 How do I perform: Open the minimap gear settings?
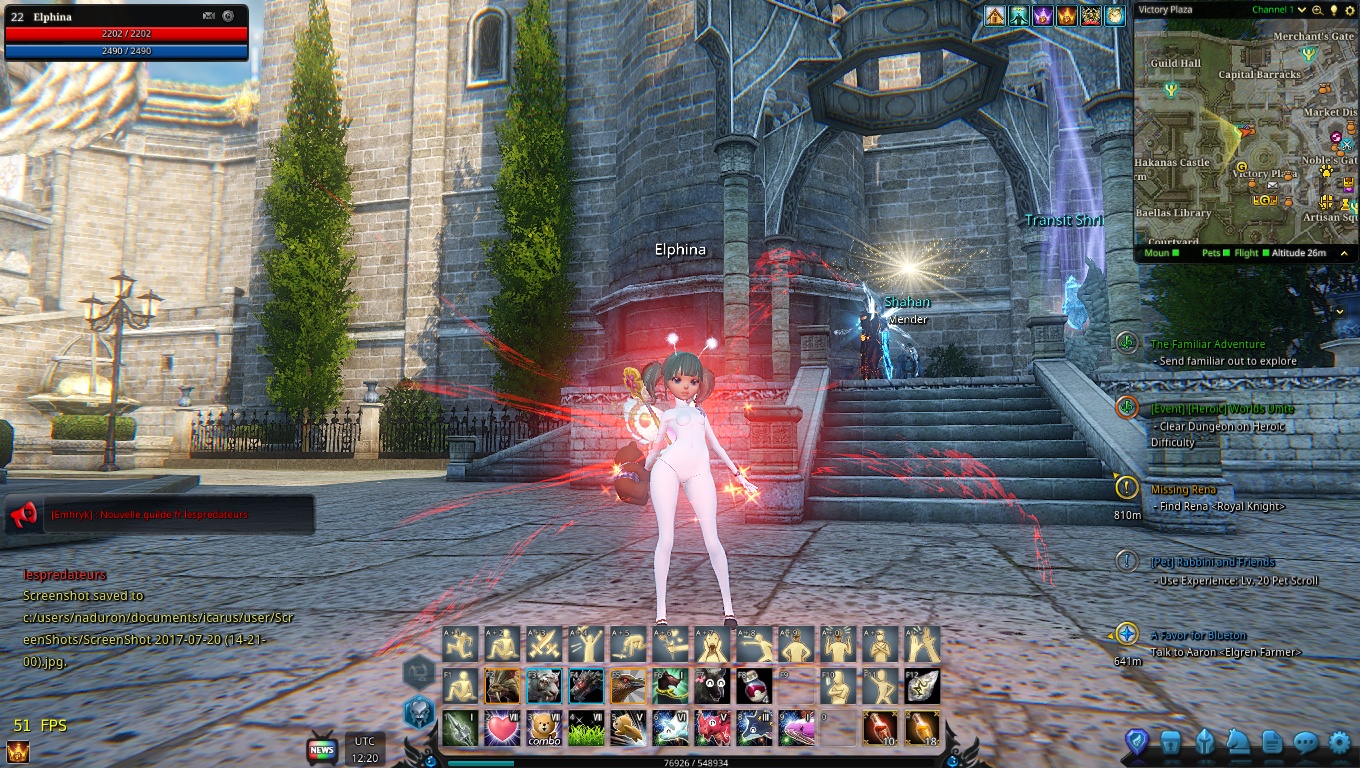tap(1348, 10)
